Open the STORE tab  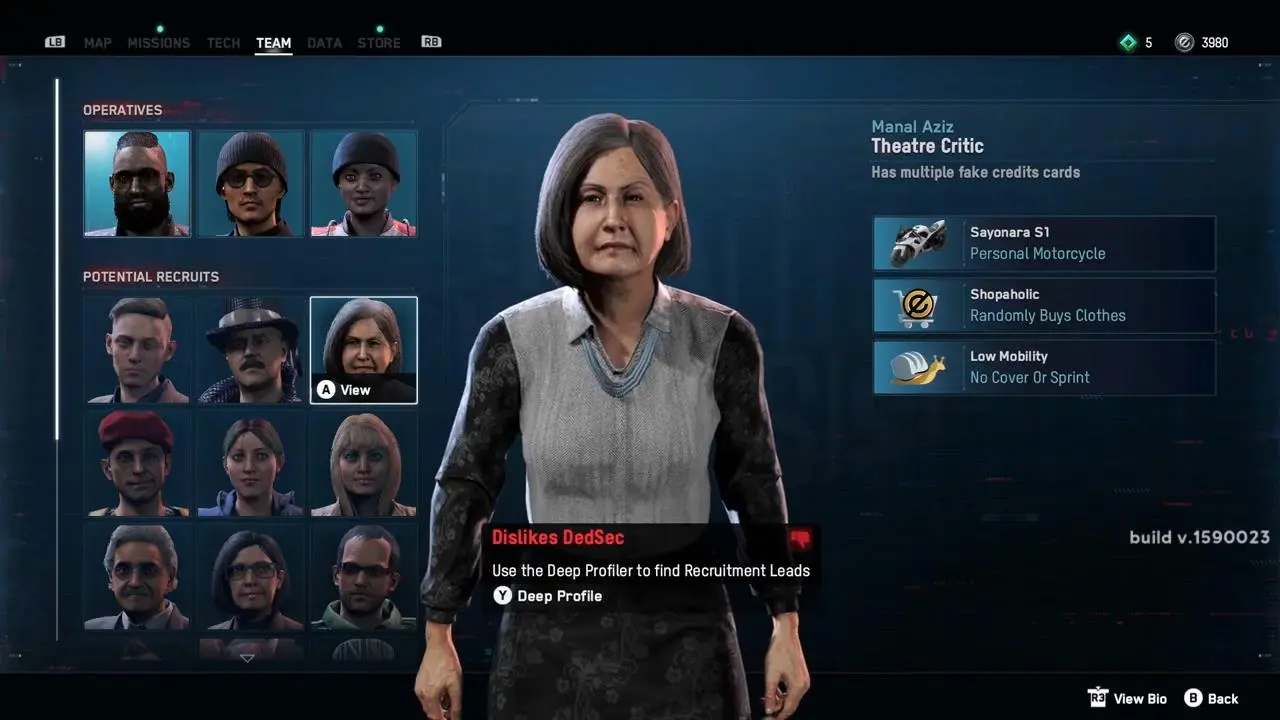pyautogui.click(x=379, y=43)
